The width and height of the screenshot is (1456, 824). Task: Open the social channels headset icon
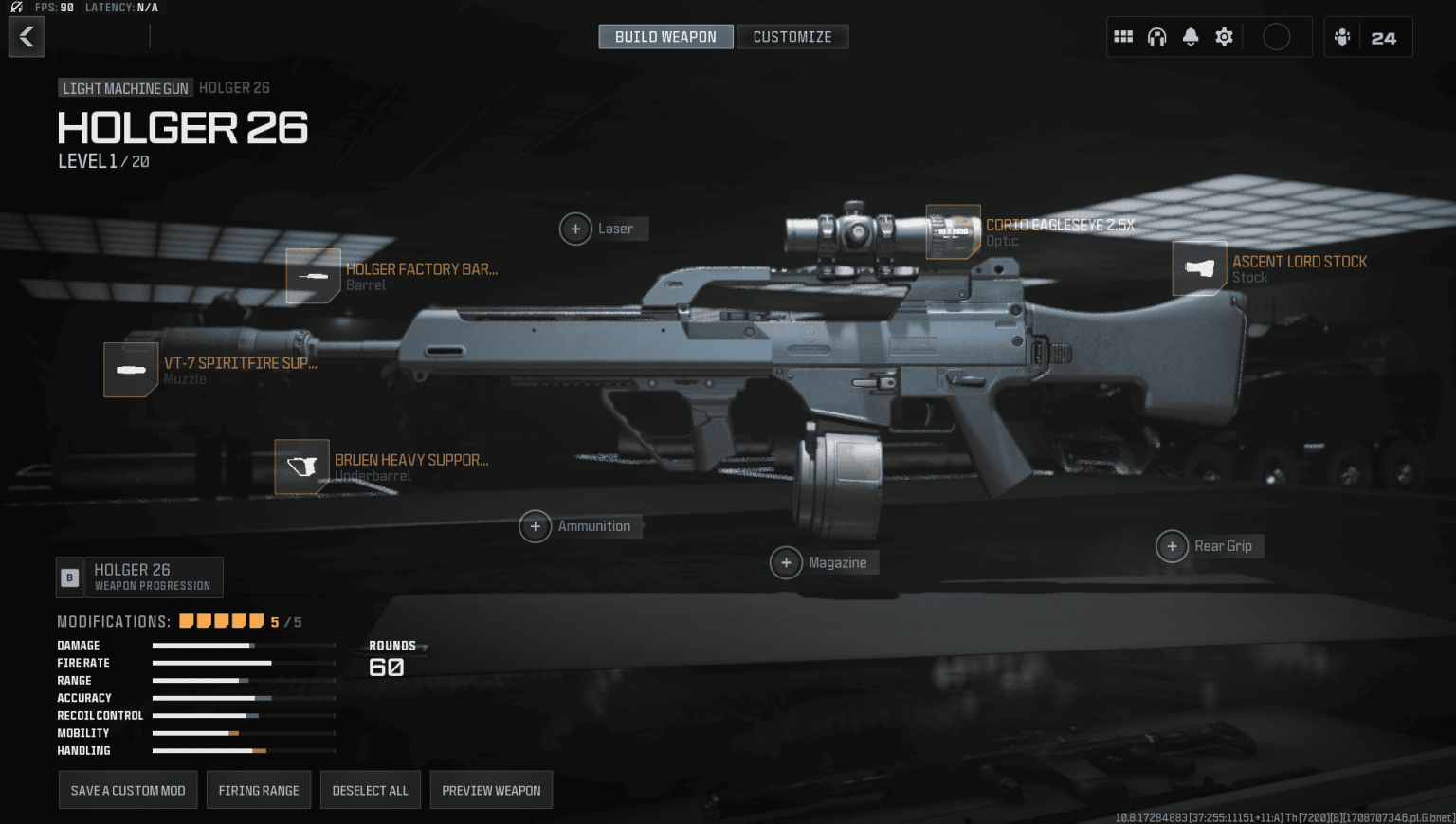tap(1156, 36)
